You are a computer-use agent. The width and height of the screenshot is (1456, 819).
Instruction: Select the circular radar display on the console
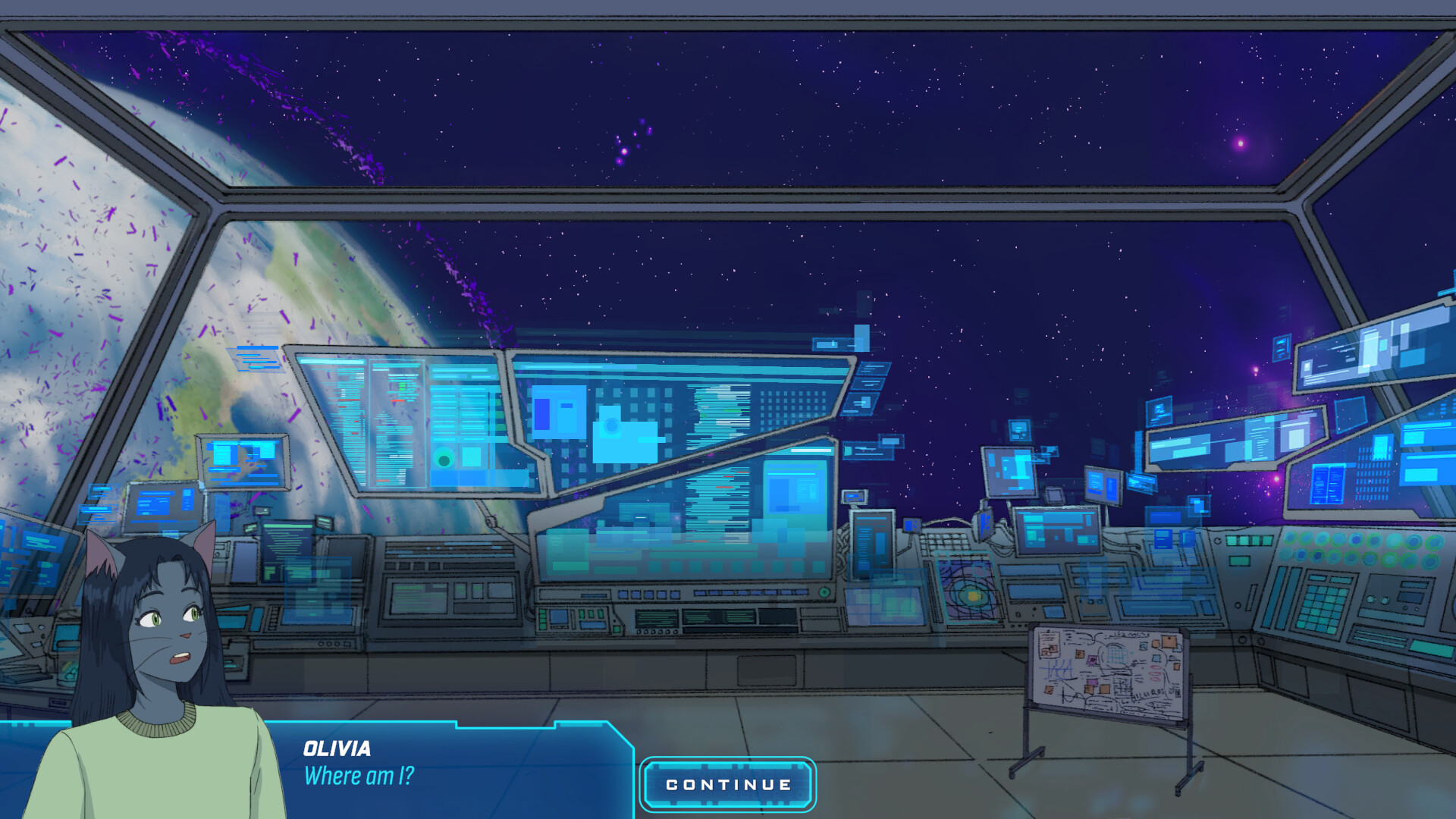pos(968,593)
